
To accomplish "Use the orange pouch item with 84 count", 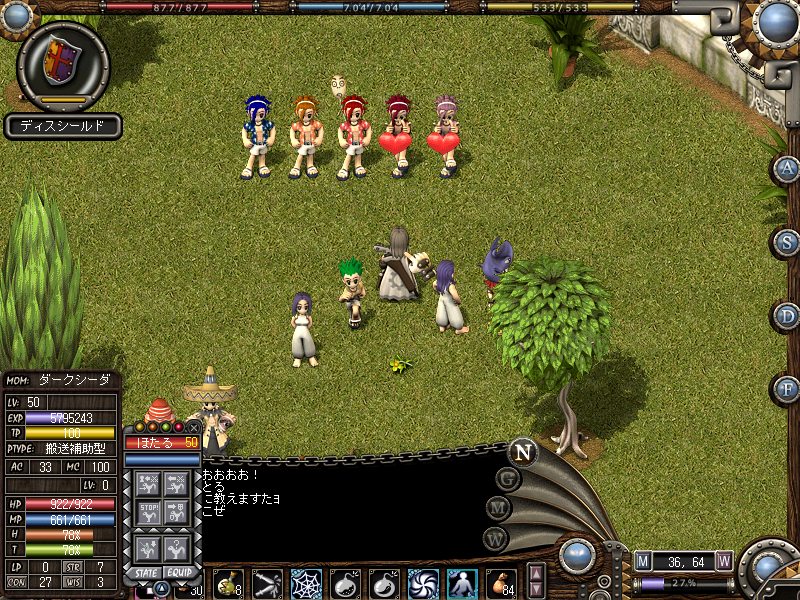I will (501, 582).
